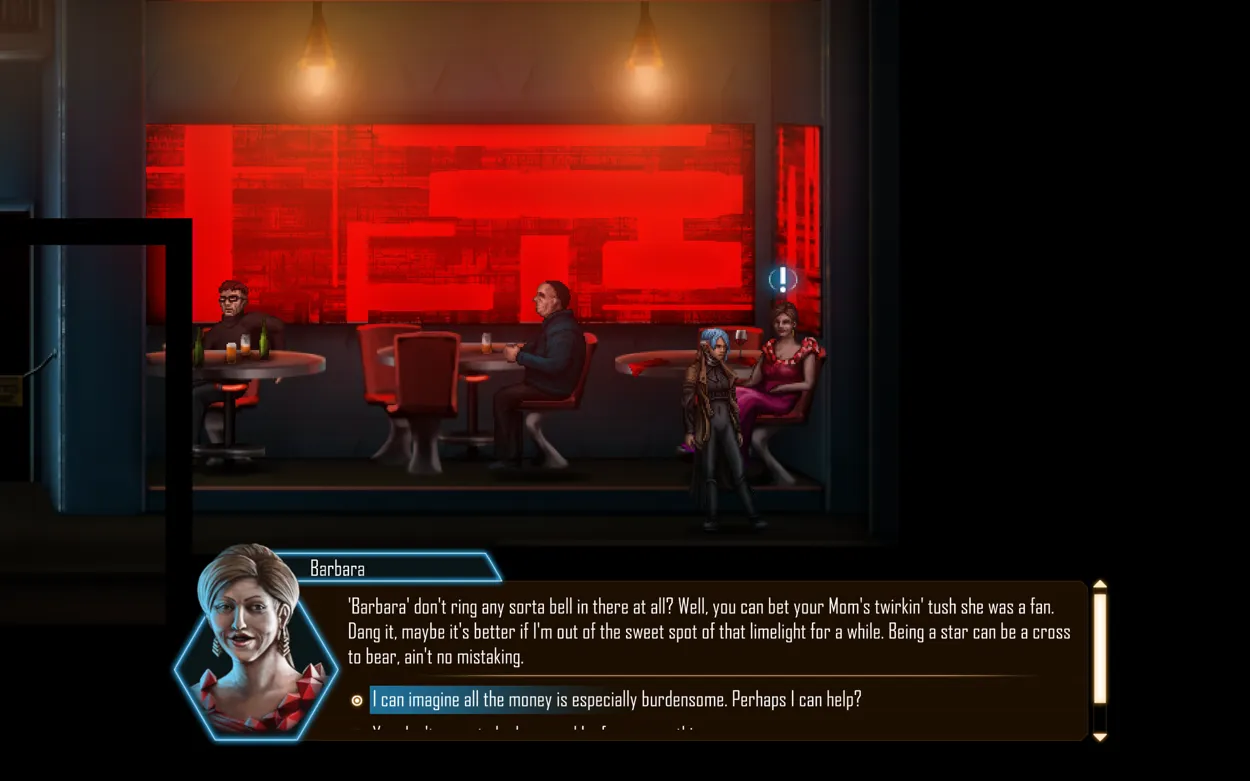Screen dimensions: 1250x781
Task: Choose the reply about burdensome money
Action: (x=615, y=700)
